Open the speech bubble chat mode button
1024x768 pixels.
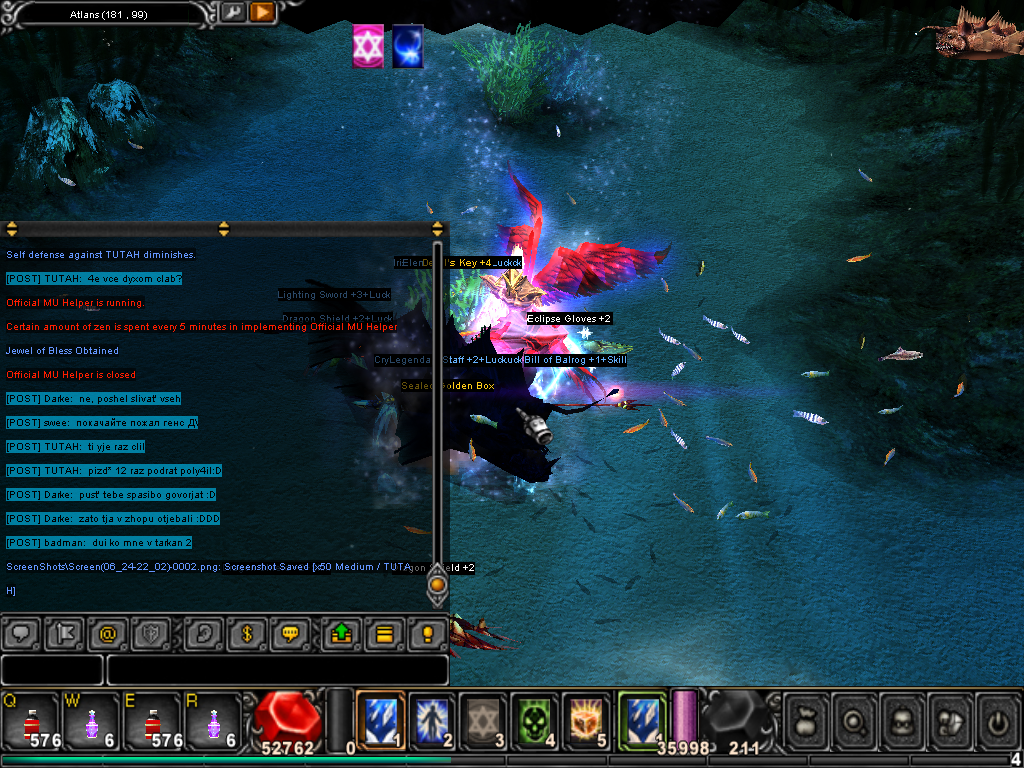point(22,633)
